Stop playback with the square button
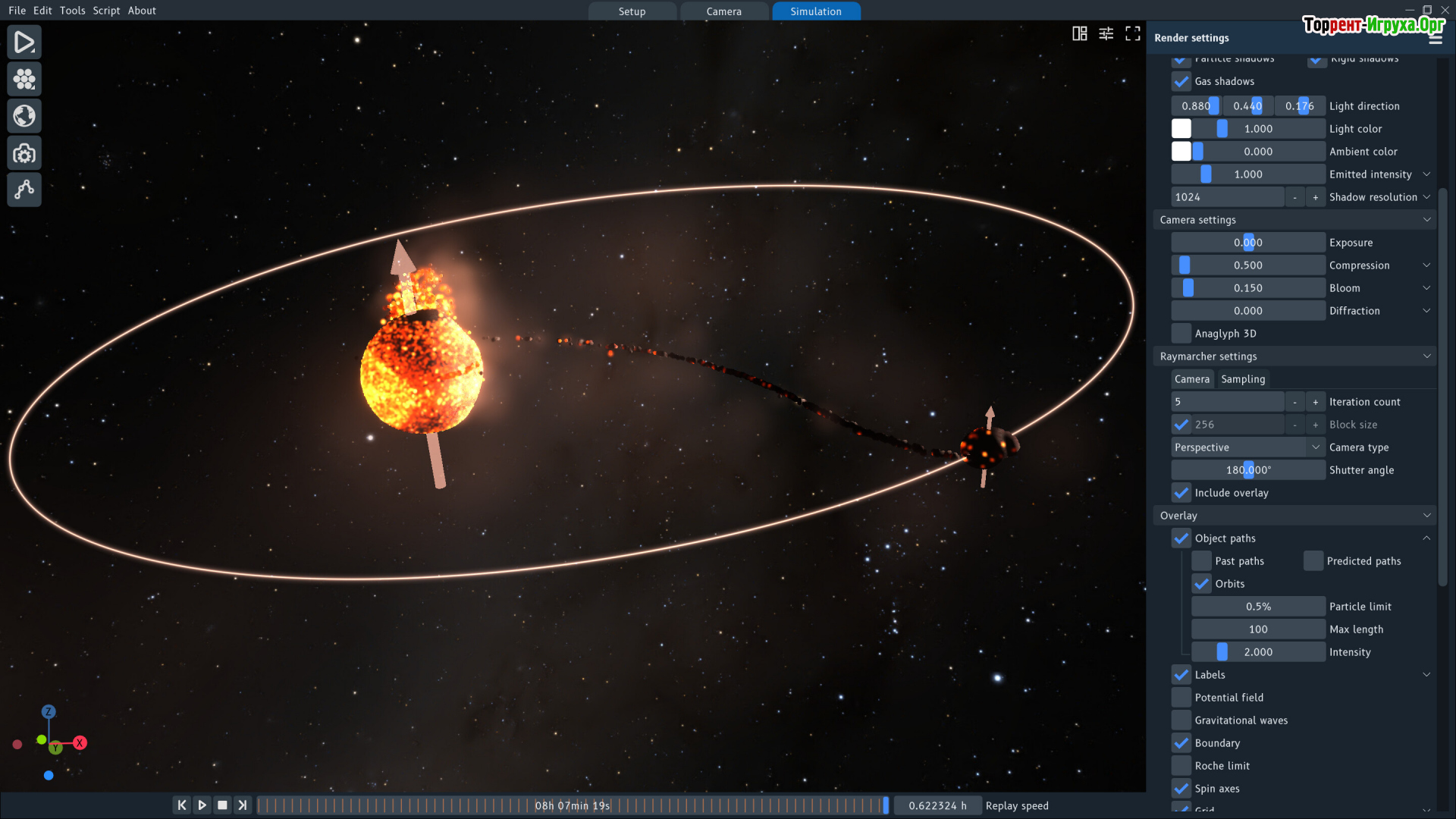This screenshot has height=819, width=1456. point(222,805)
